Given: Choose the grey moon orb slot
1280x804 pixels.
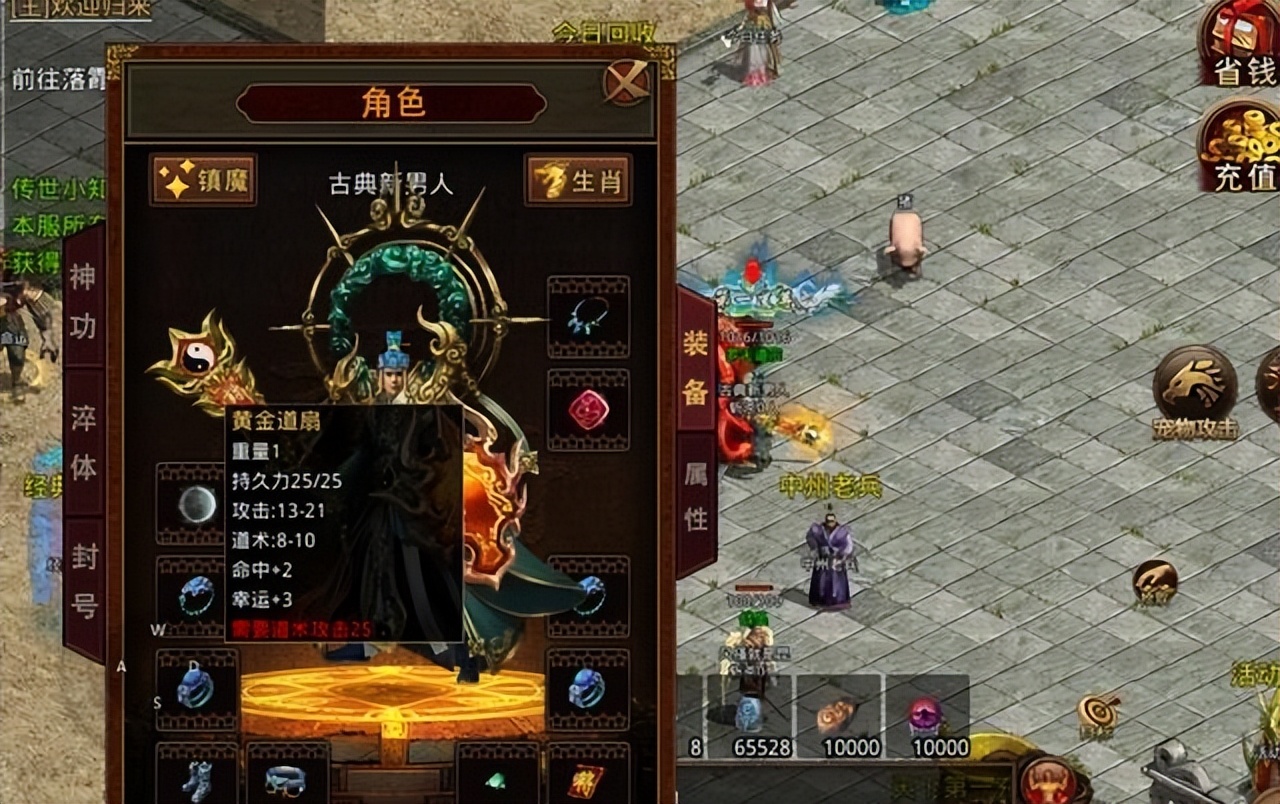Looking at the screenshot, I should 197,504.
